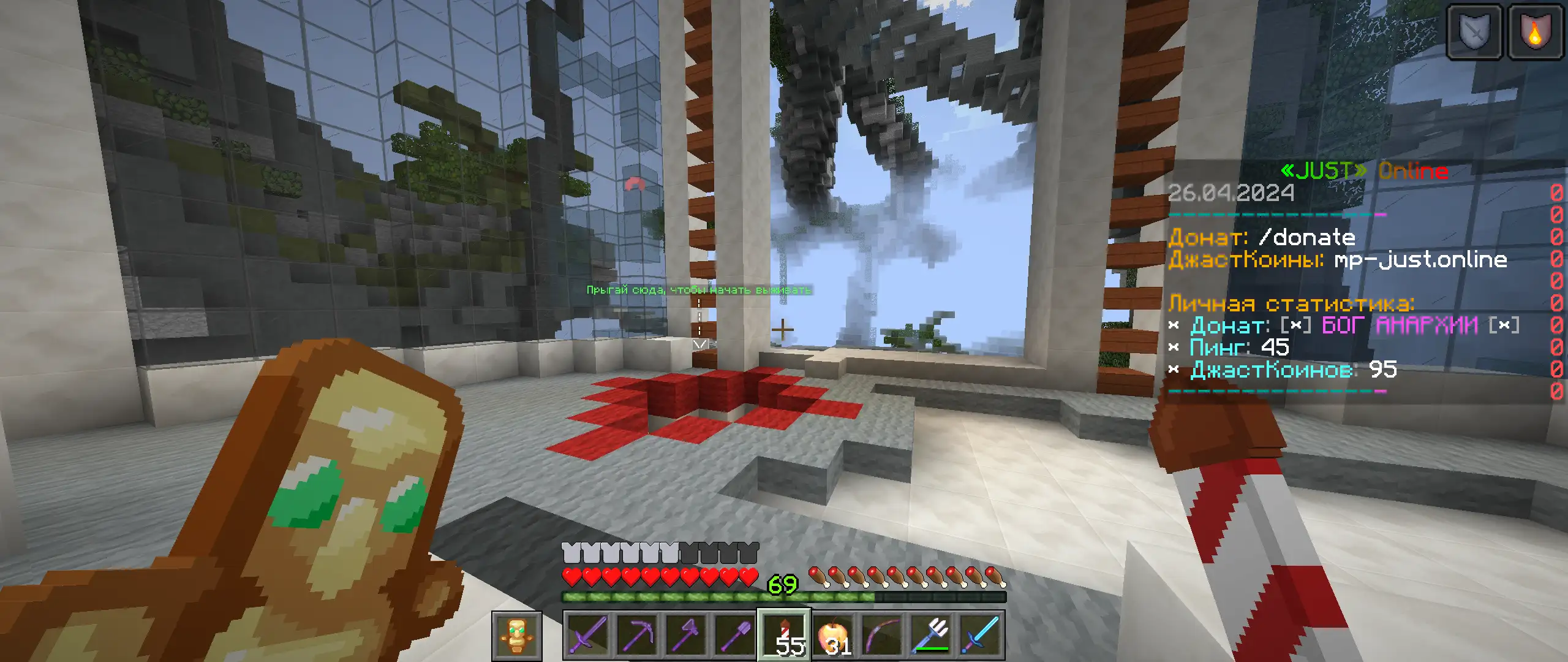The height and width of the screenshot is (662, 1568).
Task: Choose the bow in the hotbar
Action: tap(883, 635)
